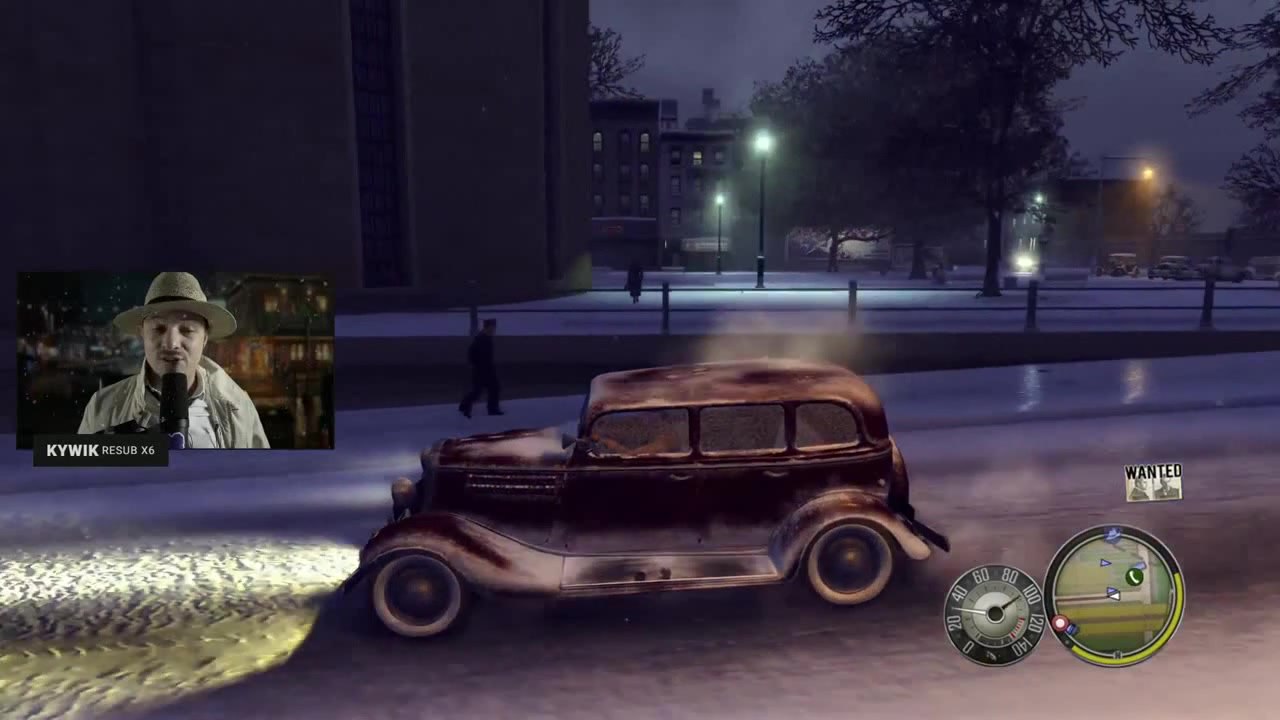The image size is (1280, 720).
Task: Click the WANTED poster icon
Action: [x=1153, y=483]
